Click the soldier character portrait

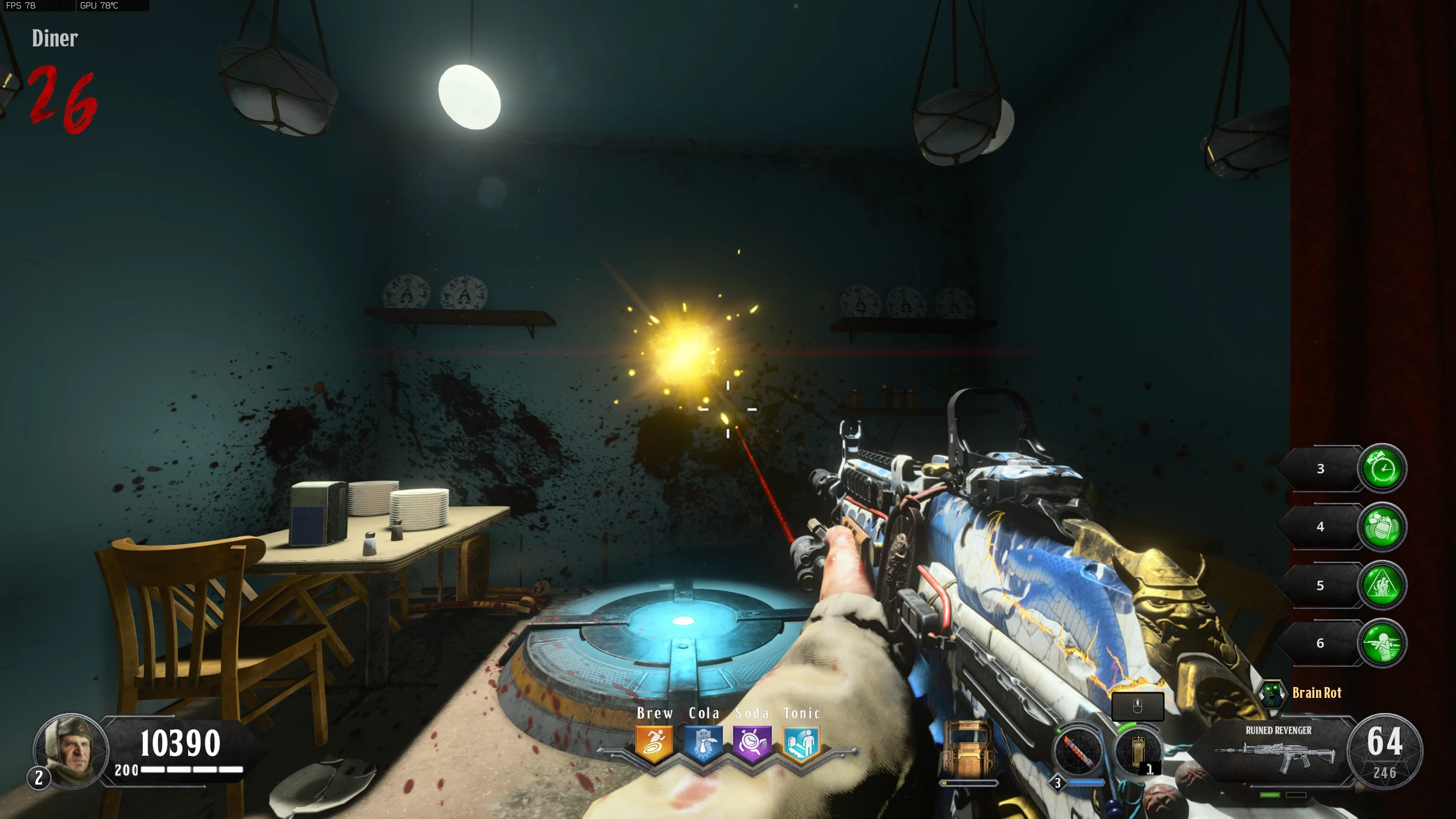pyautogui.click(x=71, y=750)
